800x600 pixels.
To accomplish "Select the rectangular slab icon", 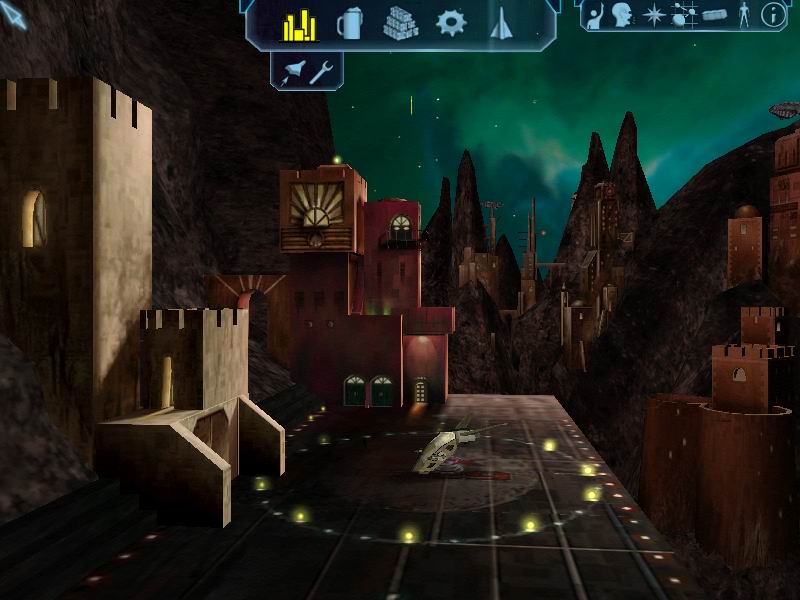I will (x=713, y=14).
